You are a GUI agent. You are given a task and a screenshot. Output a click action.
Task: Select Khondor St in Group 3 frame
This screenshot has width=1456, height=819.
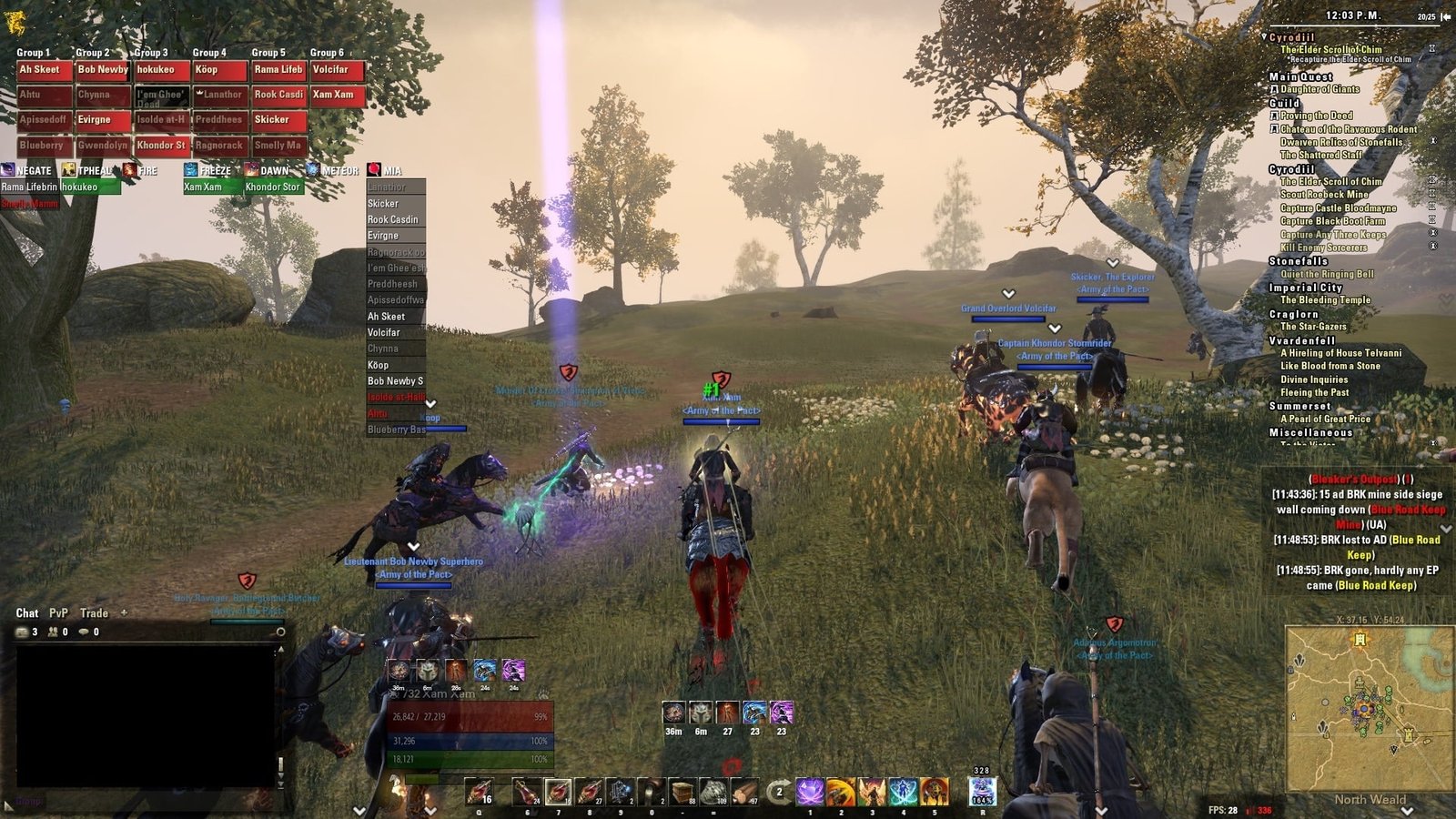point(162,146)
